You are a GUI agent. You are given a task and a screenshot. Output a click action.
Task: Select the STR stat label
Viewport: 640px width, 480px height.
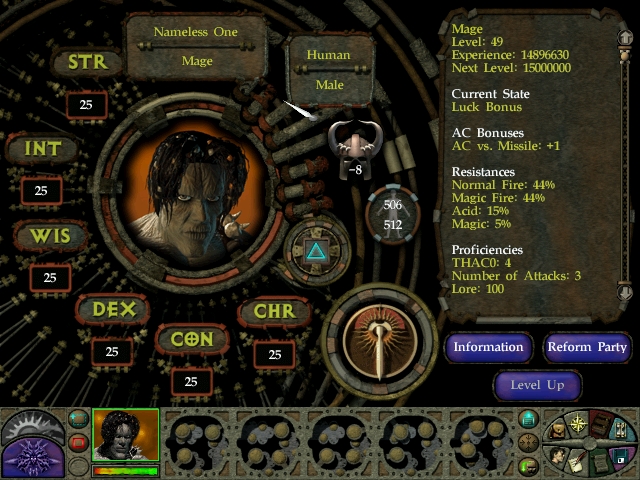(87, 62)
